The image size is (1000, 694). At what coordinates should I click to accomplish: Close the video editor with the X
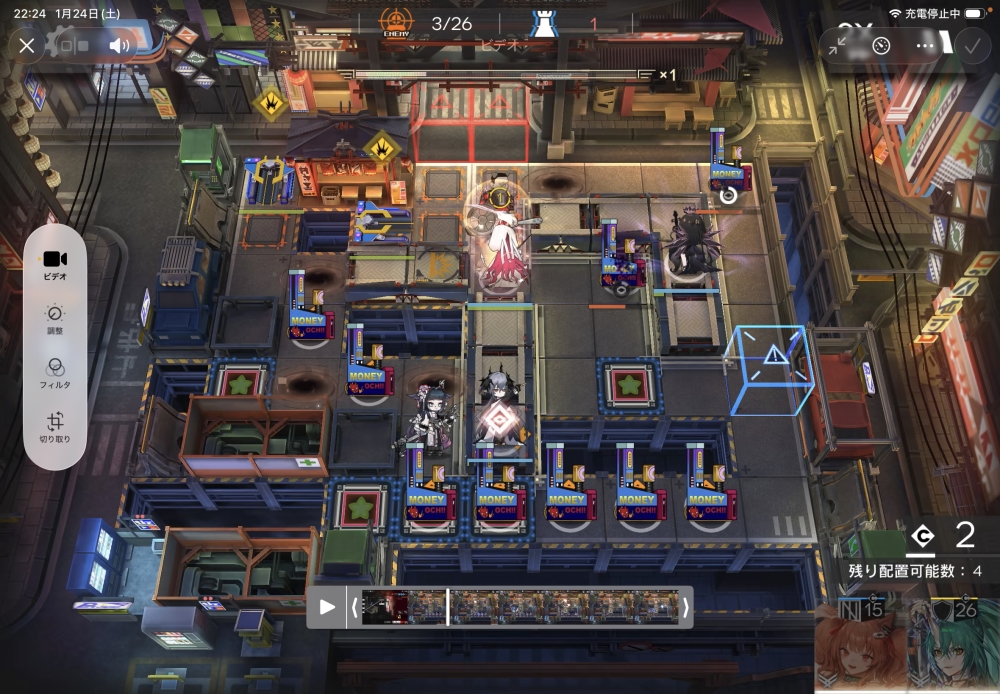click(x=27, y=45)
